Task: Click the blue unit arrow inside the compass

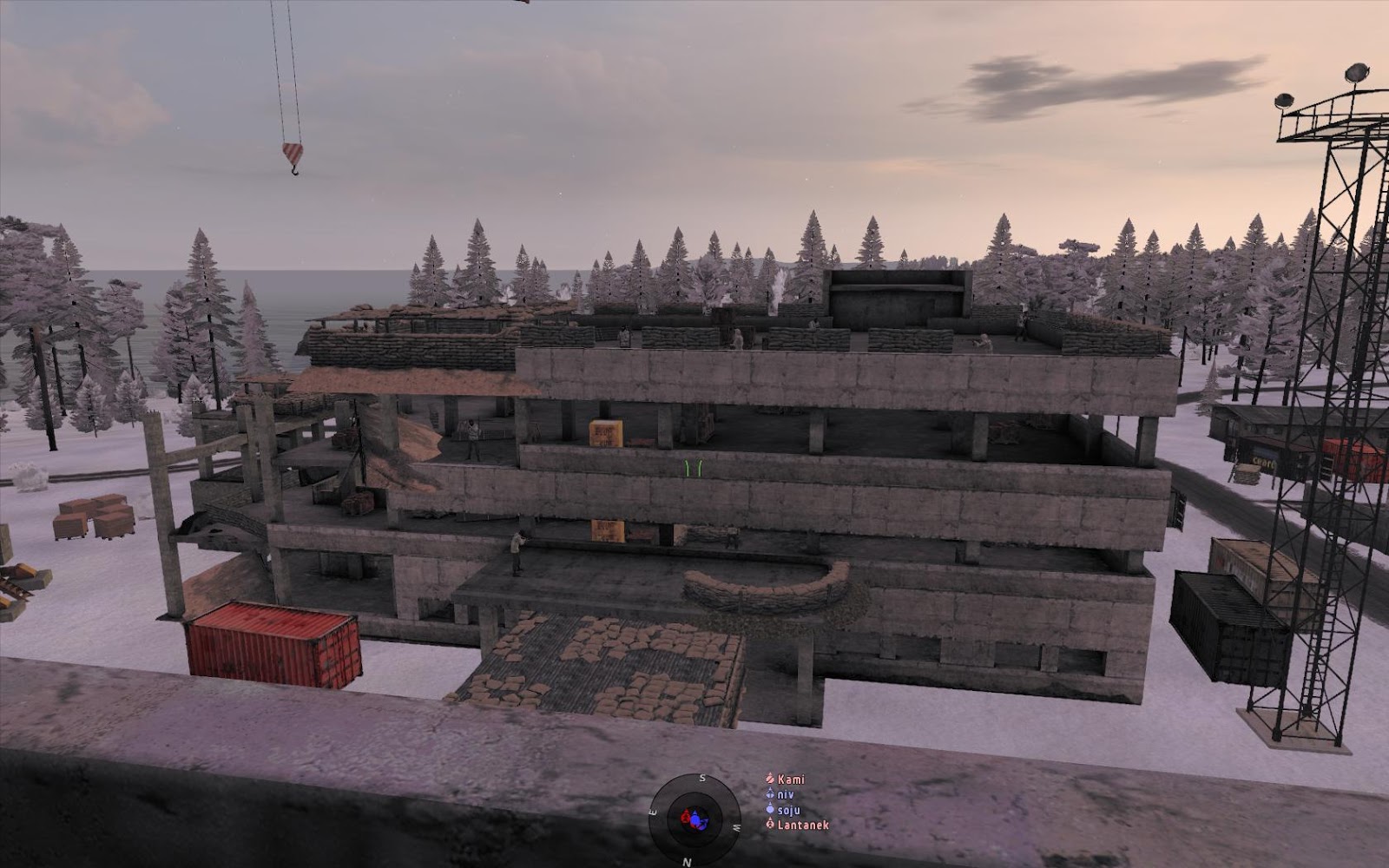Action: (694, 813)
